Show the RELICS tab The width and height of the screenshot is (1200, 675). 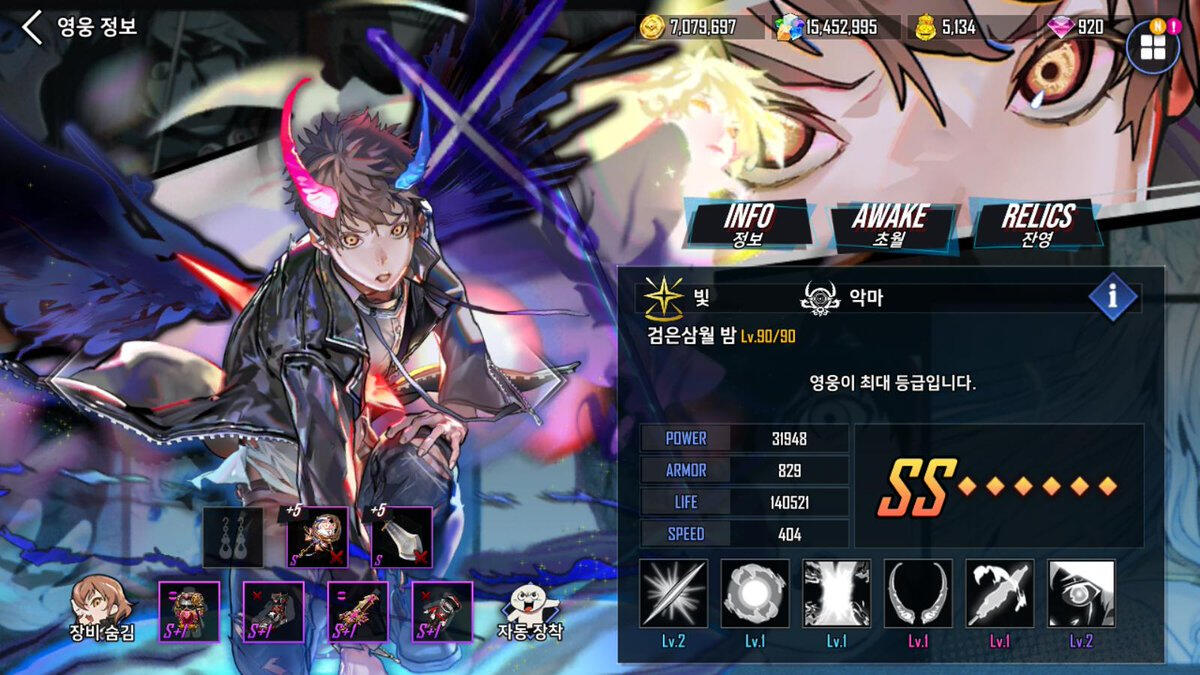[1037, 224]
